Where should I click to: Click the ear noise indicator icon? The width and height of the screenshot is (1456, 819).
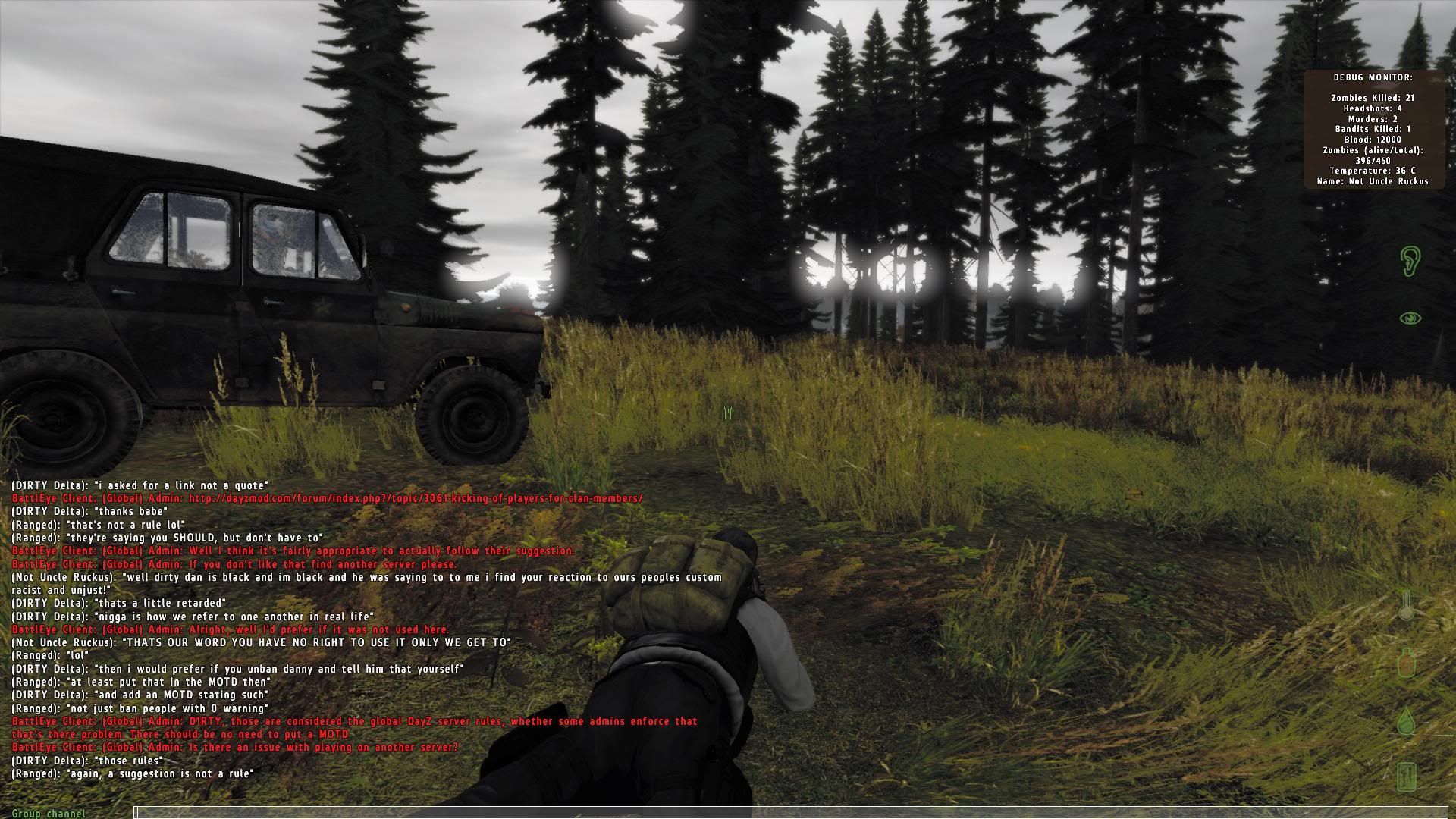tap(1410, 260)
